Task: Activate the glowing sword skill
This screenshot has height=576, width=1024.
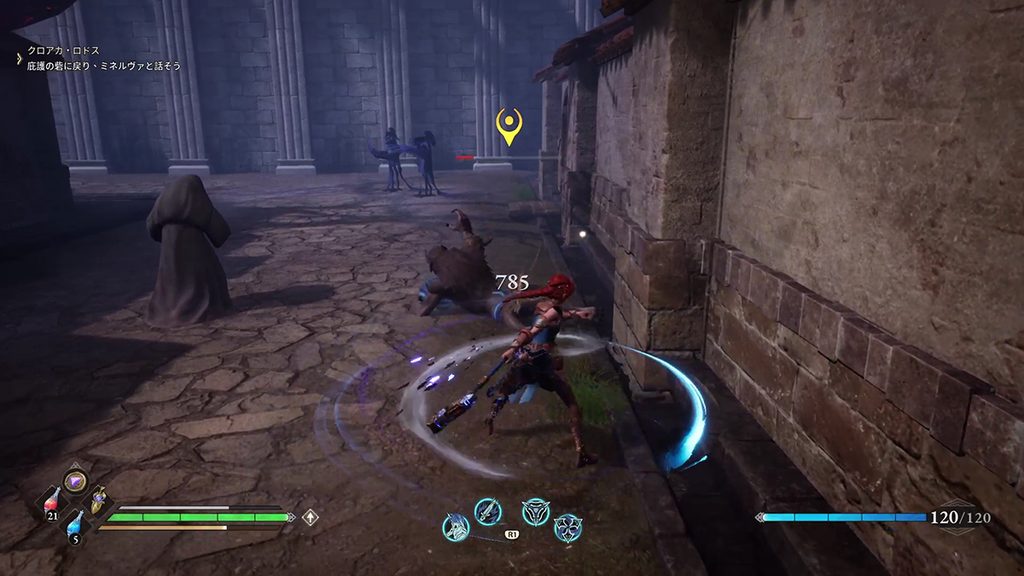Action: 488,512
